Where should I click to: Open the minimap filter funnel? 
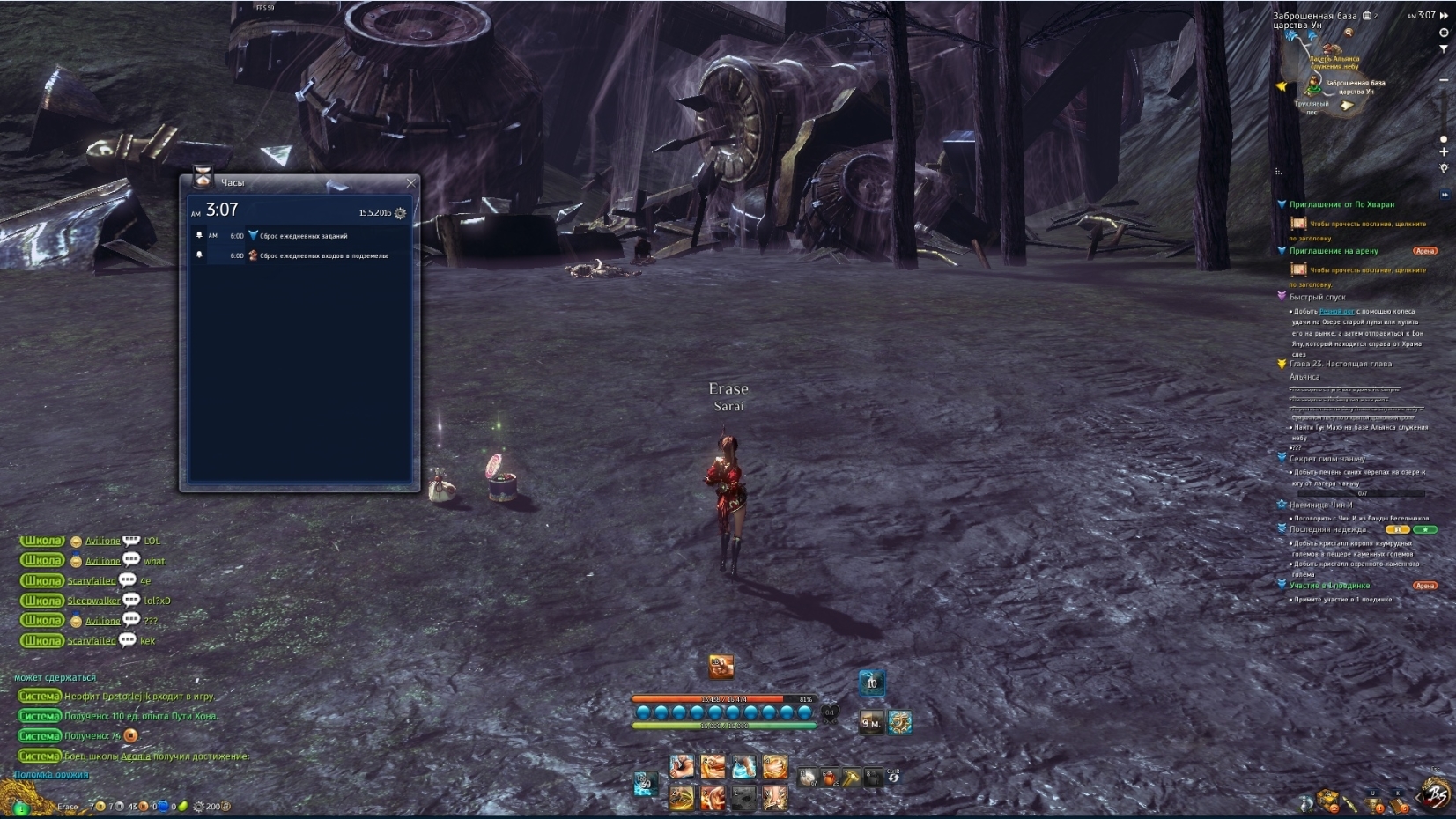1444,49
